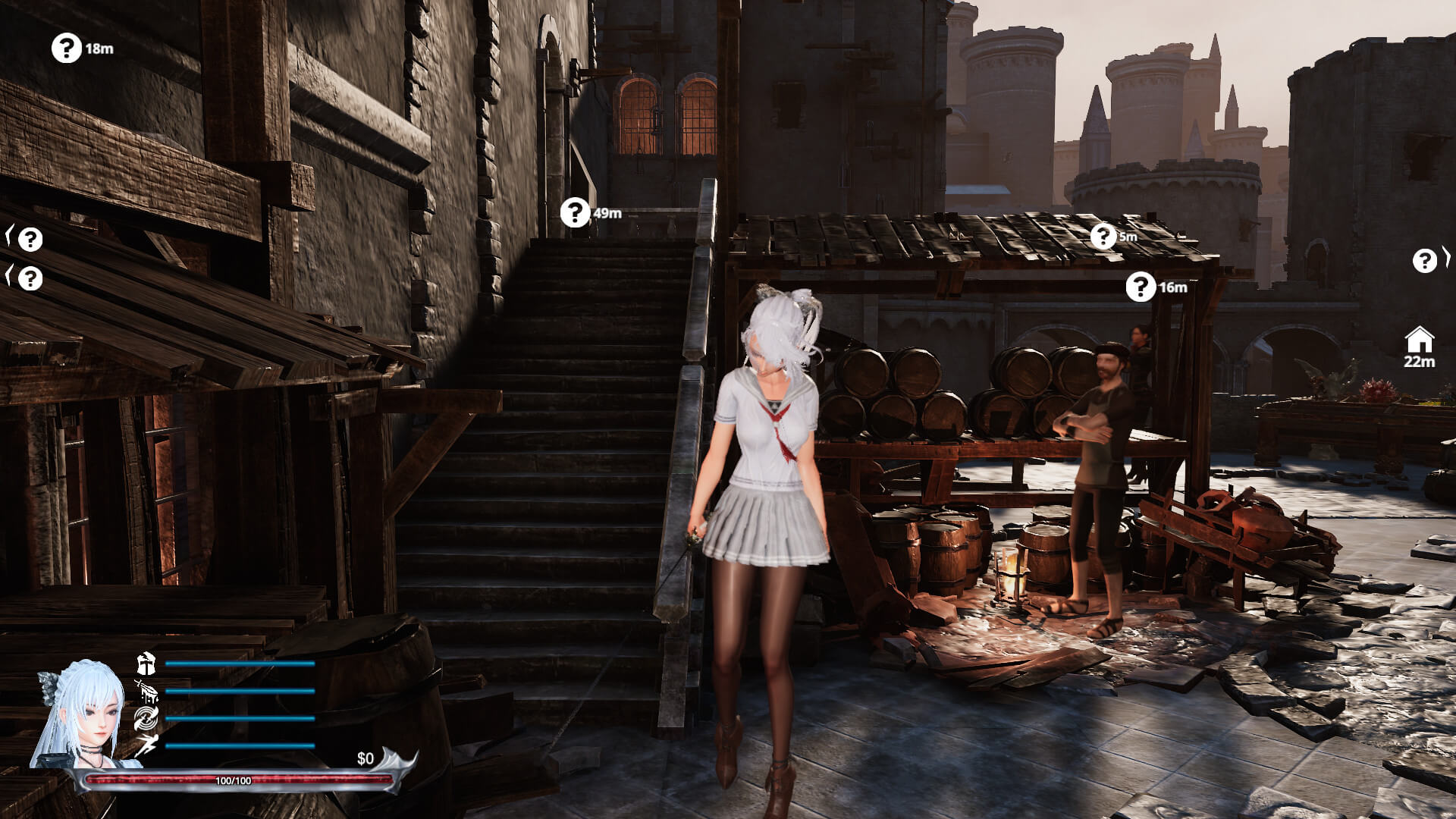
Task: Choose the question mark marker at 16m
Action: click(1141, 287)
